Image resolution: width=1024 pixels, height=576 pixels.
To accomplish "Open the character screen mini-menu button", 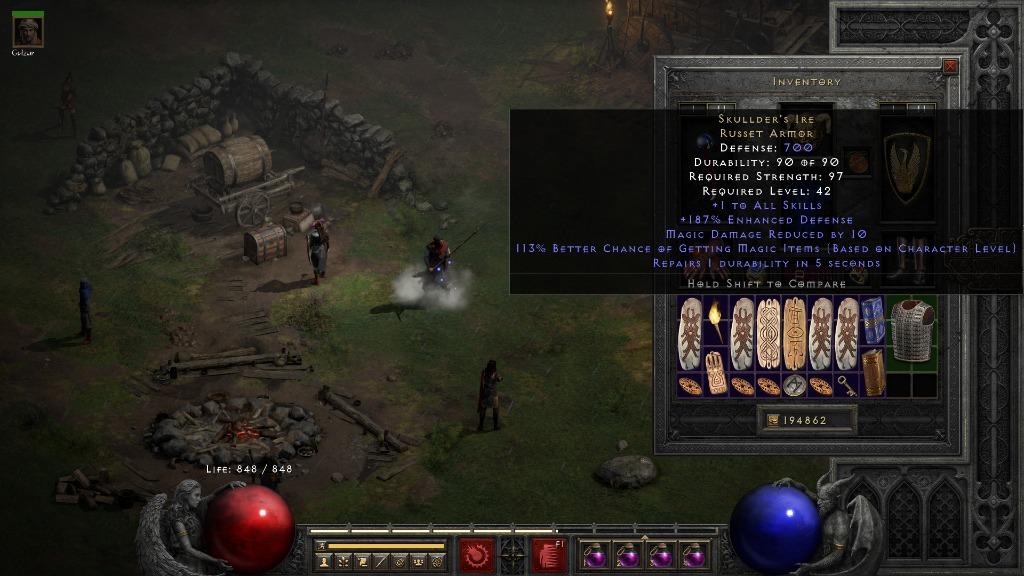I will click(x=324, y=562).
